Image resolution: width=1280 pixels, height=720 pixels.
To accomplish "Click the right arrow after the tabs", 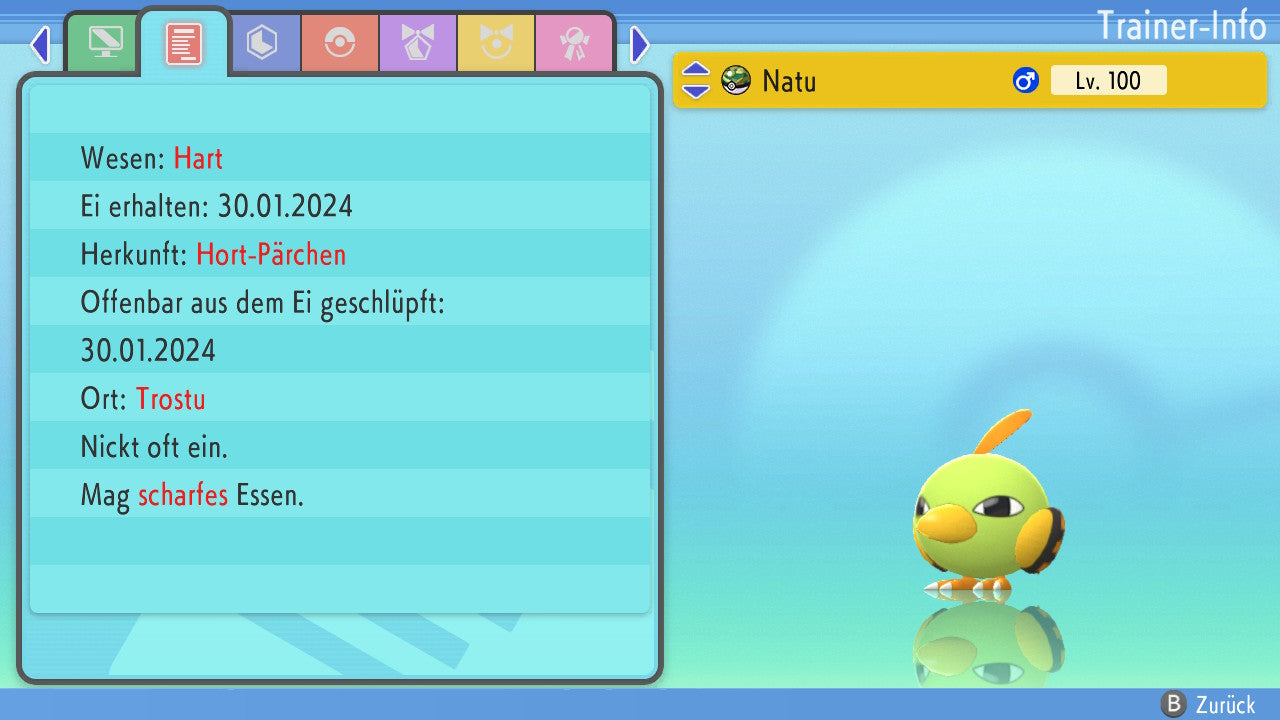I will (640, 44).
